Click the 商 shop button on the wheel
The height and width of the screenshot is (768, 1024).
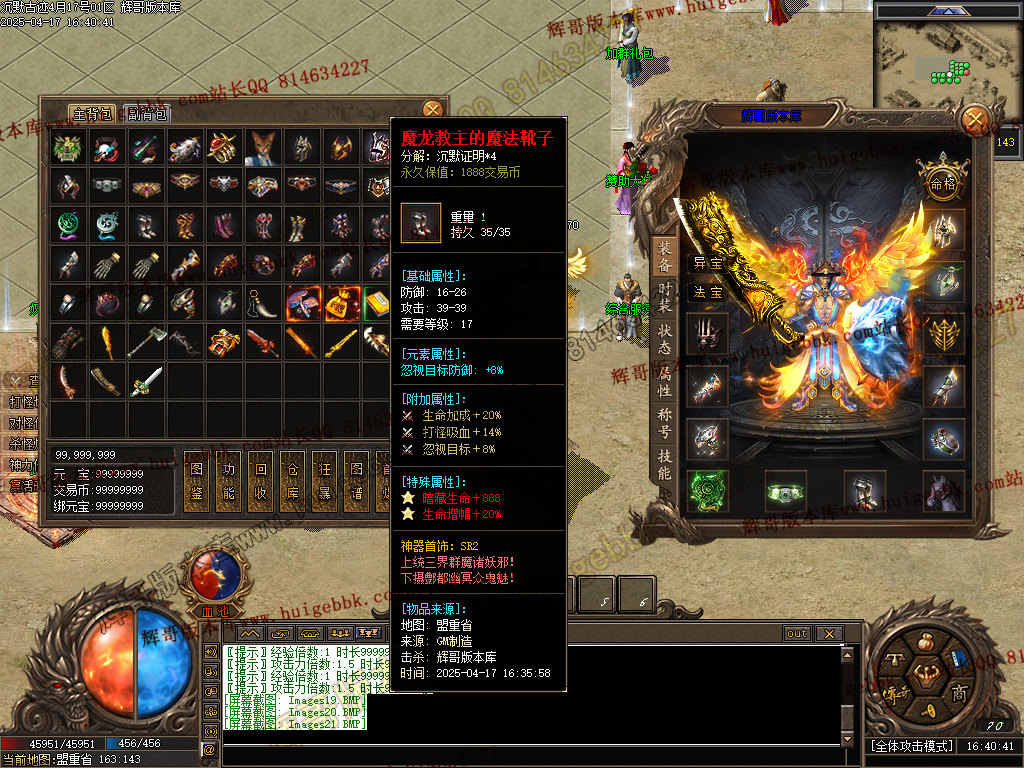(959, 693)
